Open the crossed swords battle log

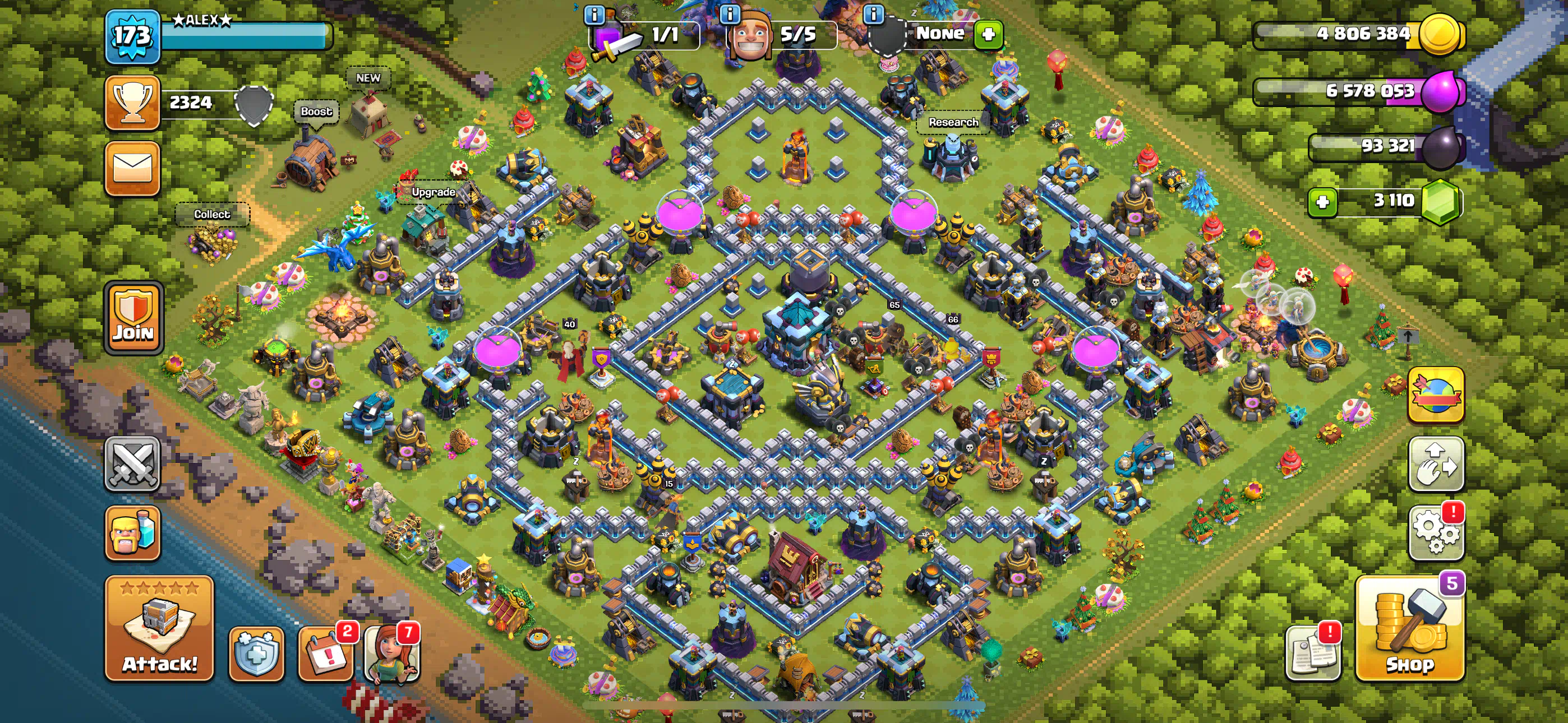[132, 464]
